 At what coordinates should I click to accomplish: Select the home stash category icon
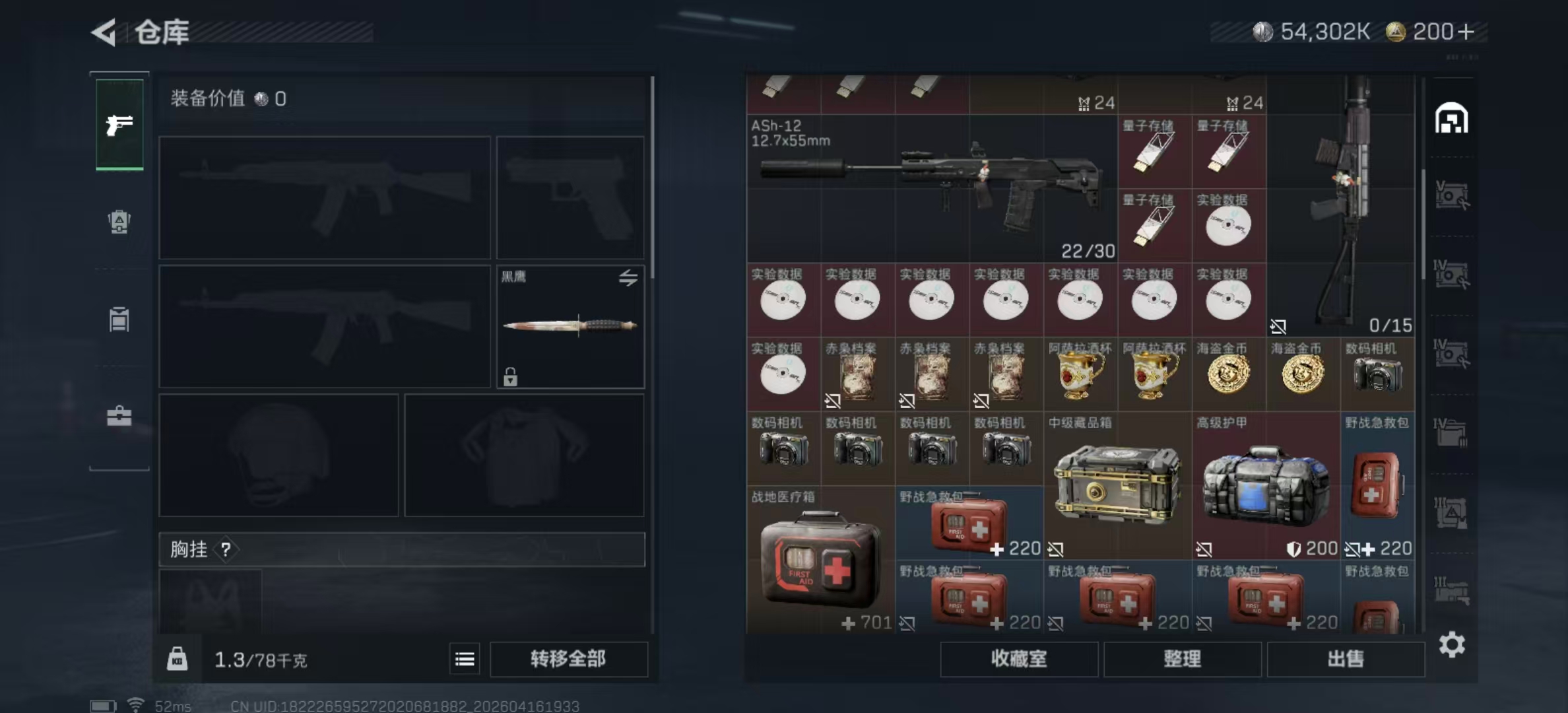pyautogui.click(x=1451, y=119)
